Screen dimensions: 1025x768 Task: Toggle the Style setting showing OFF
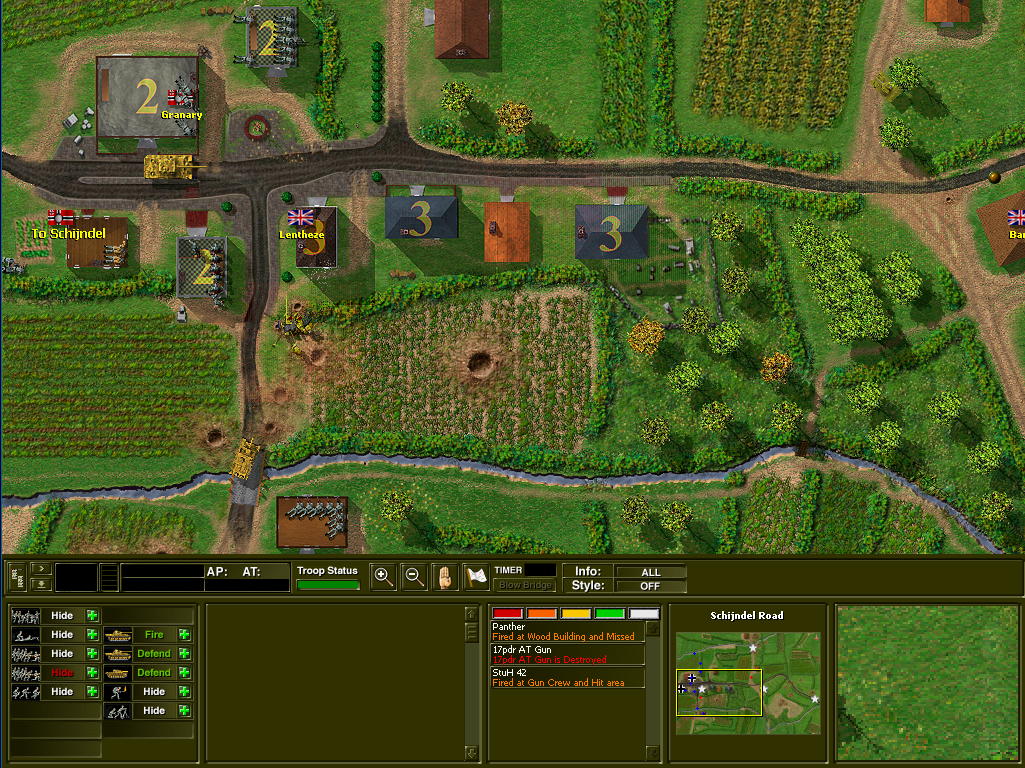(651, 586)
